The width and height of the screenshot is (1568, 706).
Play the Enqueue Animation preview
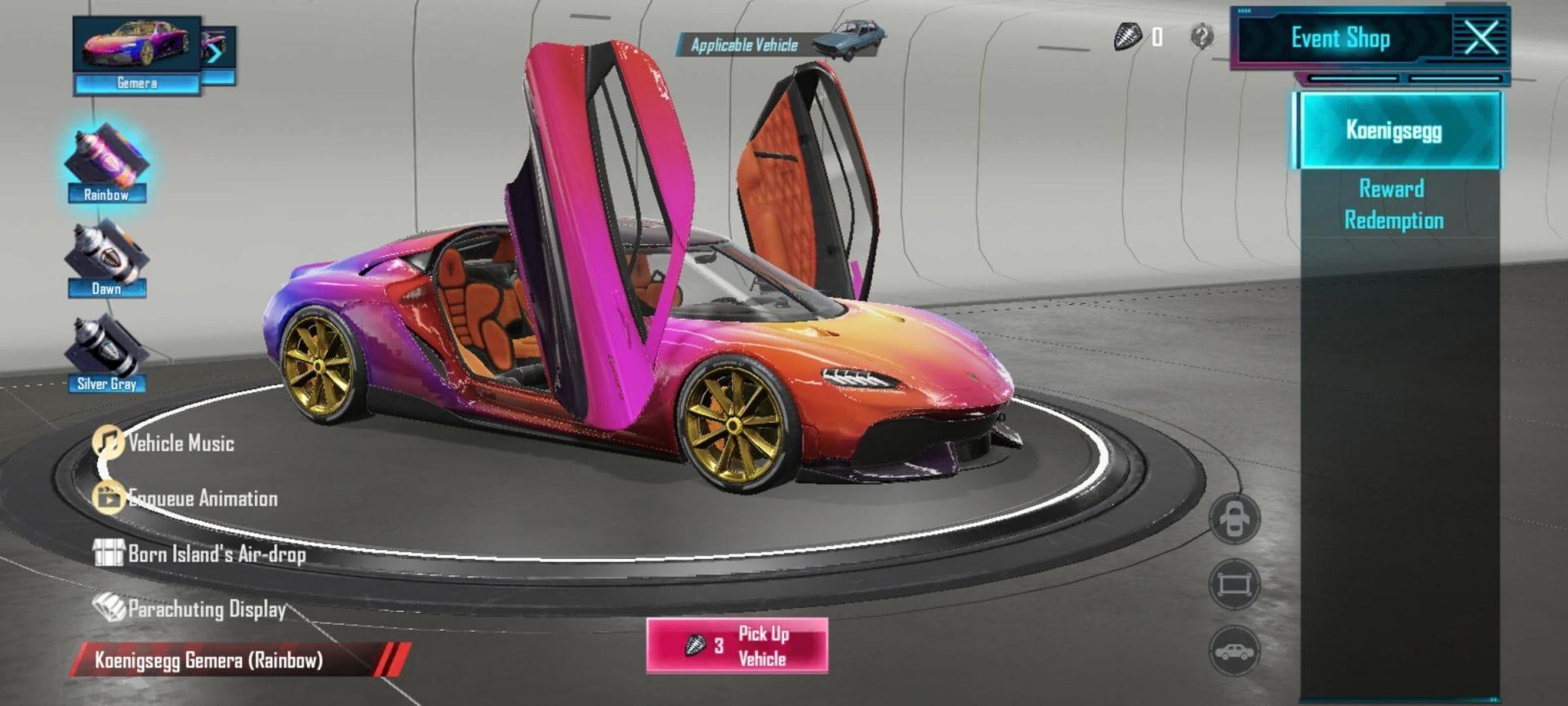[186, 498]
